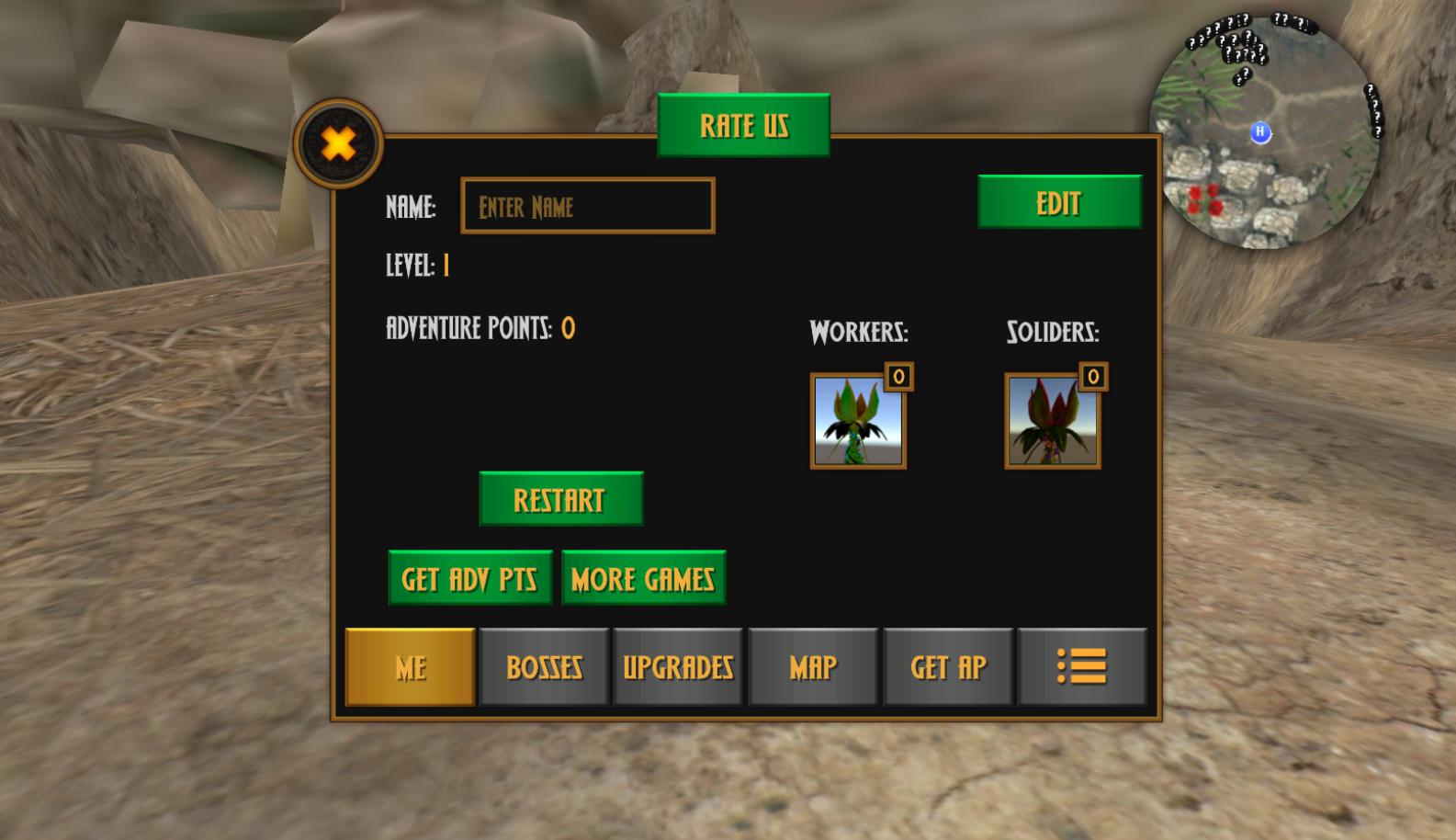Open the Upgrades tab
This screenshot has height=840, width=1456.
point(678,667)
